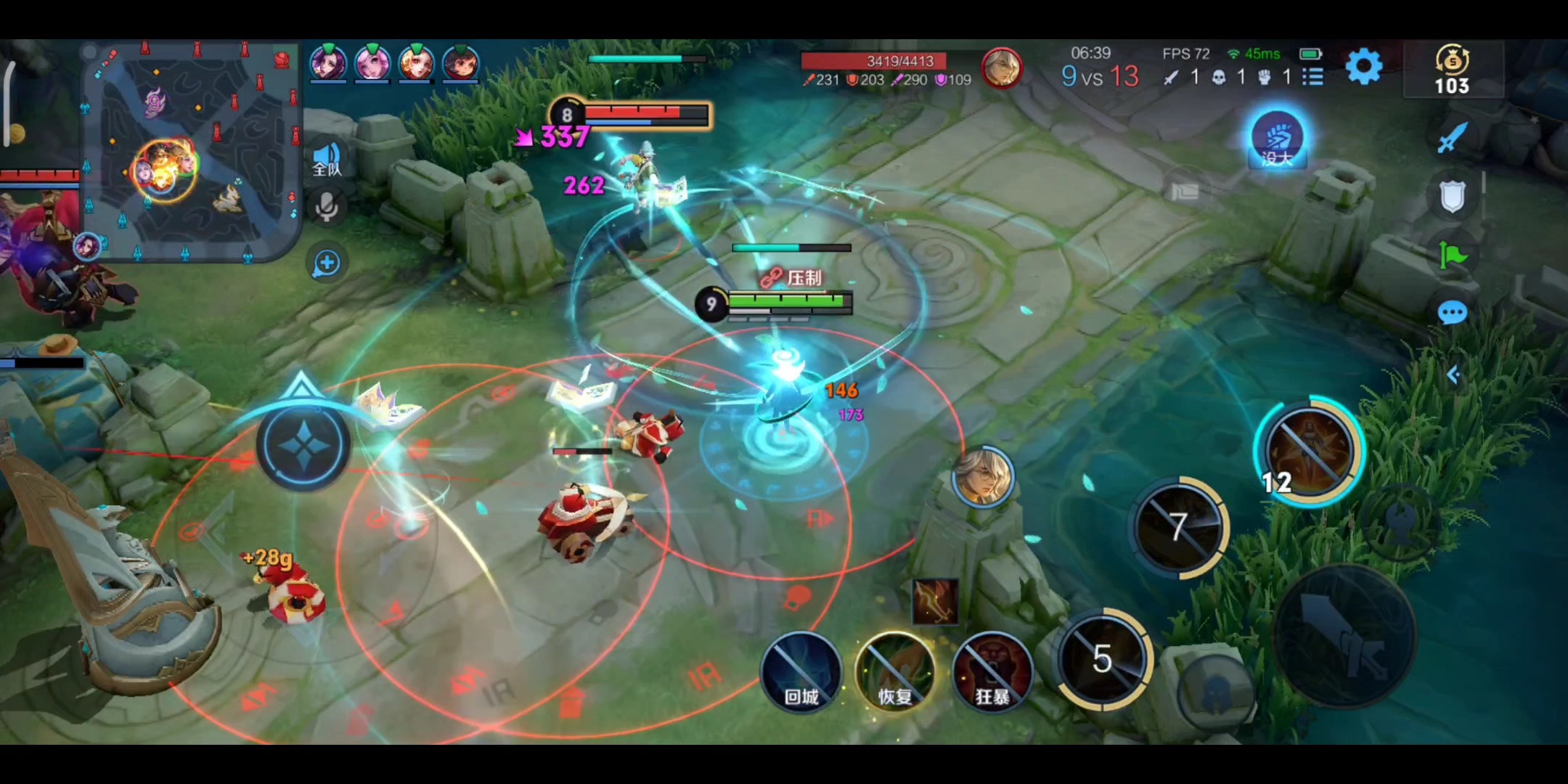
Task: Send the shield defend signal
Action: [x=1452, y=196]
